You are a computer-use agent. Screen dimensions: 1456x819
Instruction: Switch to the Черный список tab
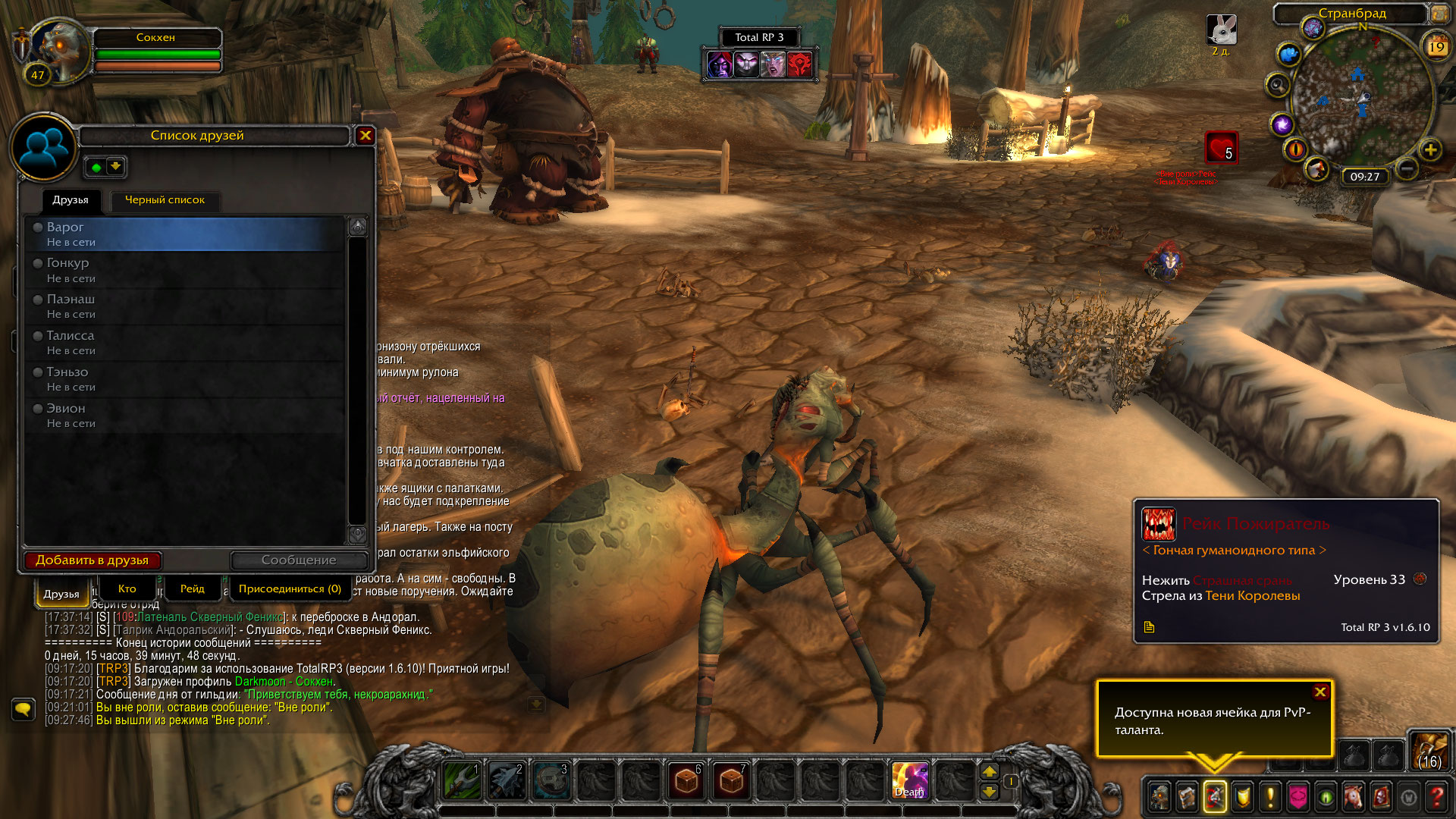tap(165, 200)
